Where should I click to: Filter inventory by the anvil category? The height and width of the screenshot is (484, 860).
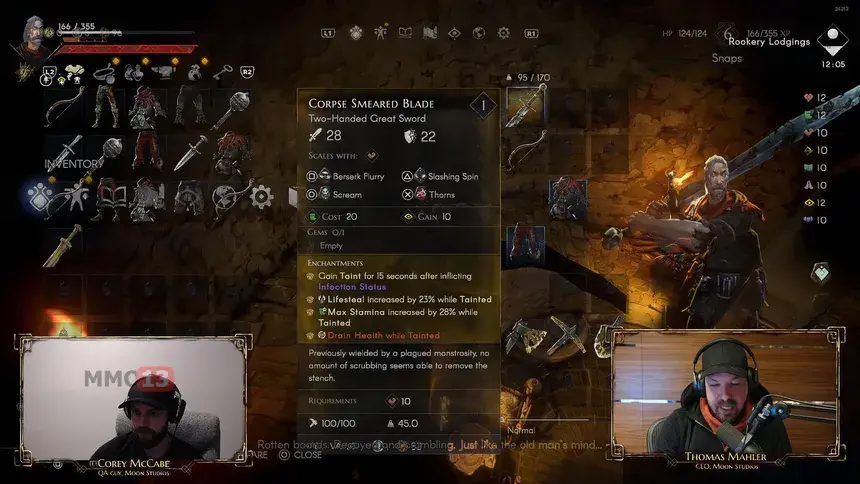162,71
